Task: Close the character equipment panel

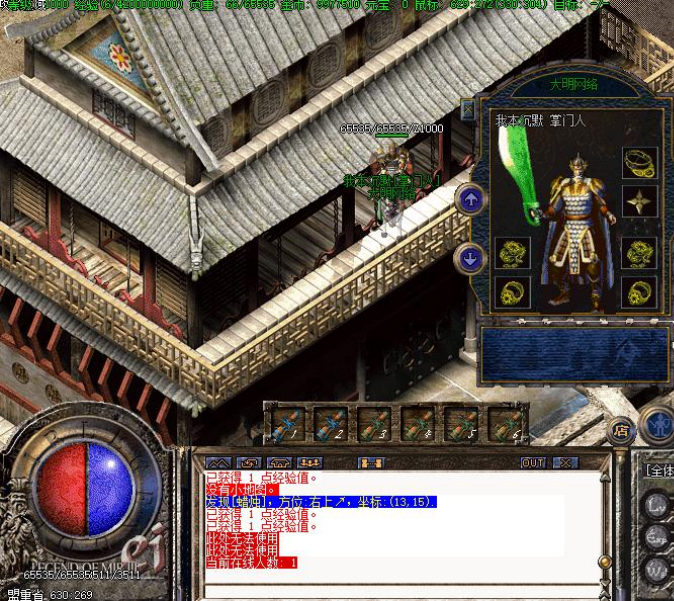Action: pyautogui.click(x=468, y=109)
